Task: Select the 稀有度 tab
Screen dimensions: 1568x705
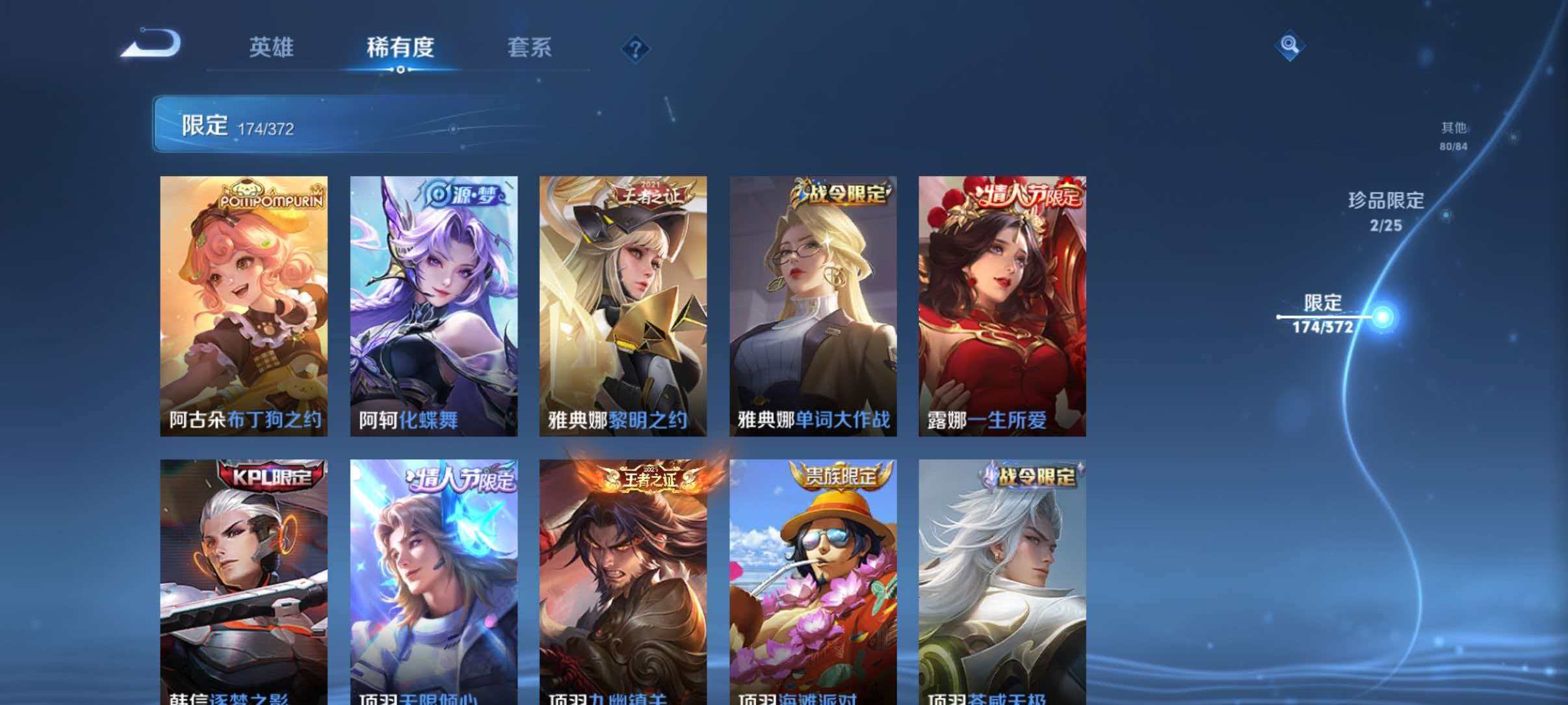Action: pyautogui.click(x=401, y=47)
